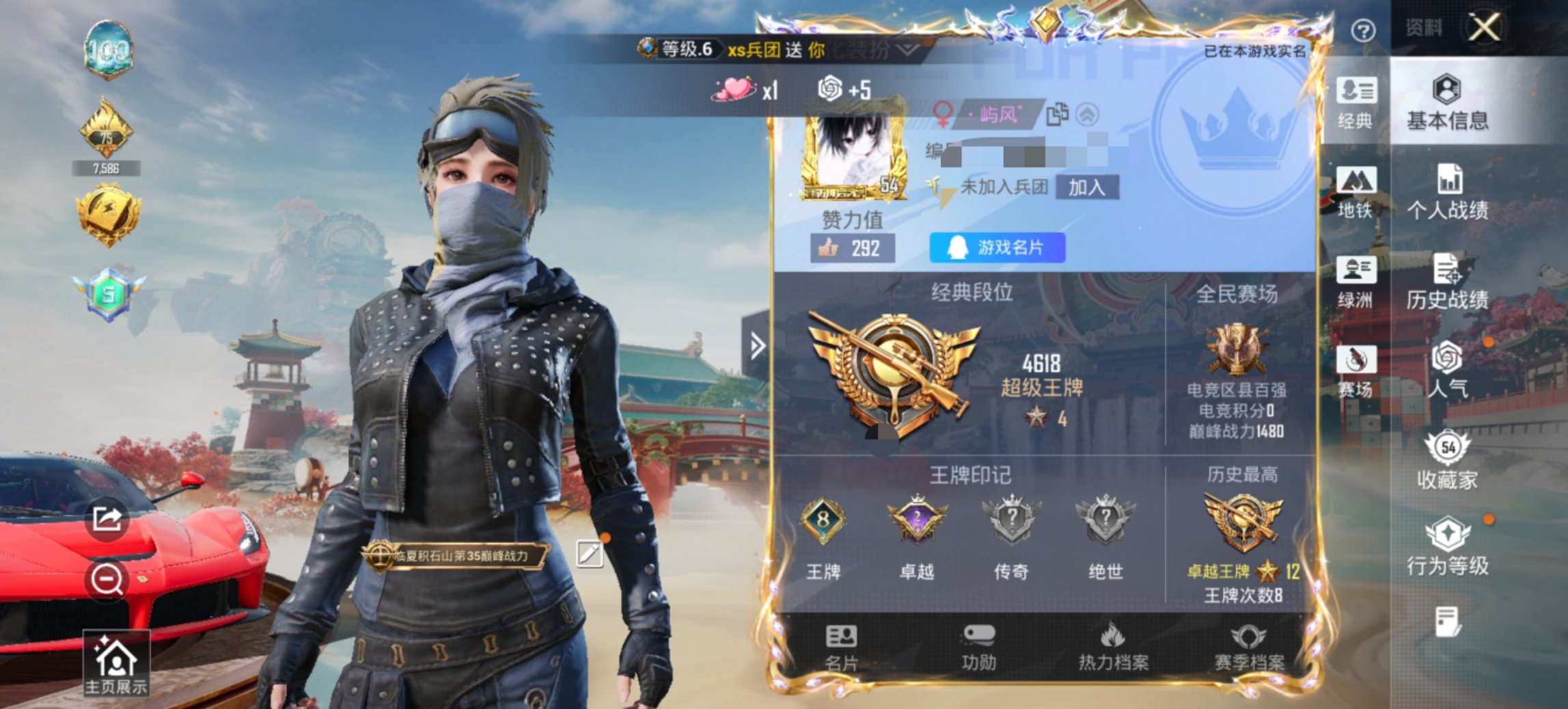Click the 游戏名片 game card button
This screenshot has height=709, width=1568.
coord(998,248)
